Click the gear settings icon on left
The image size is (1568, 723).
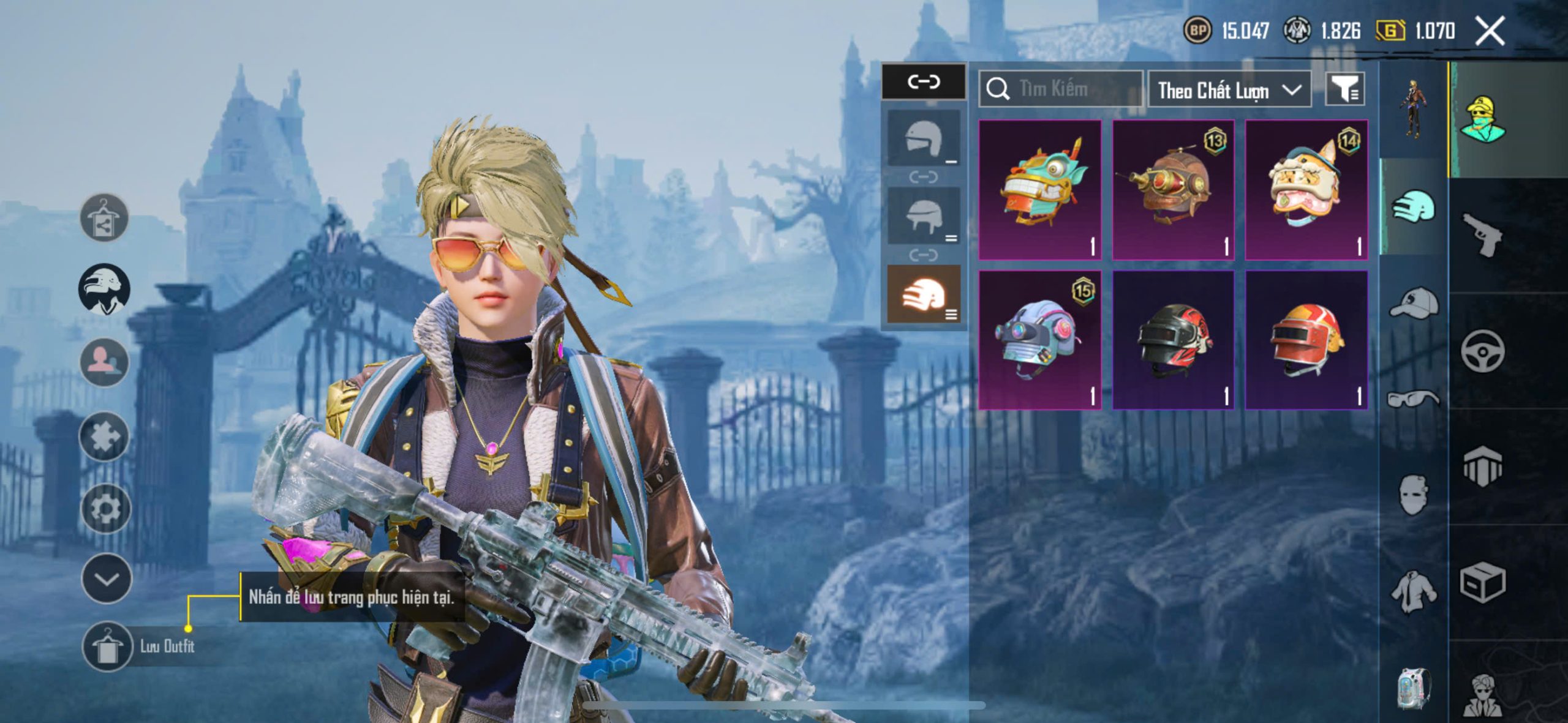pyautogui.click(x=105, y=508)
